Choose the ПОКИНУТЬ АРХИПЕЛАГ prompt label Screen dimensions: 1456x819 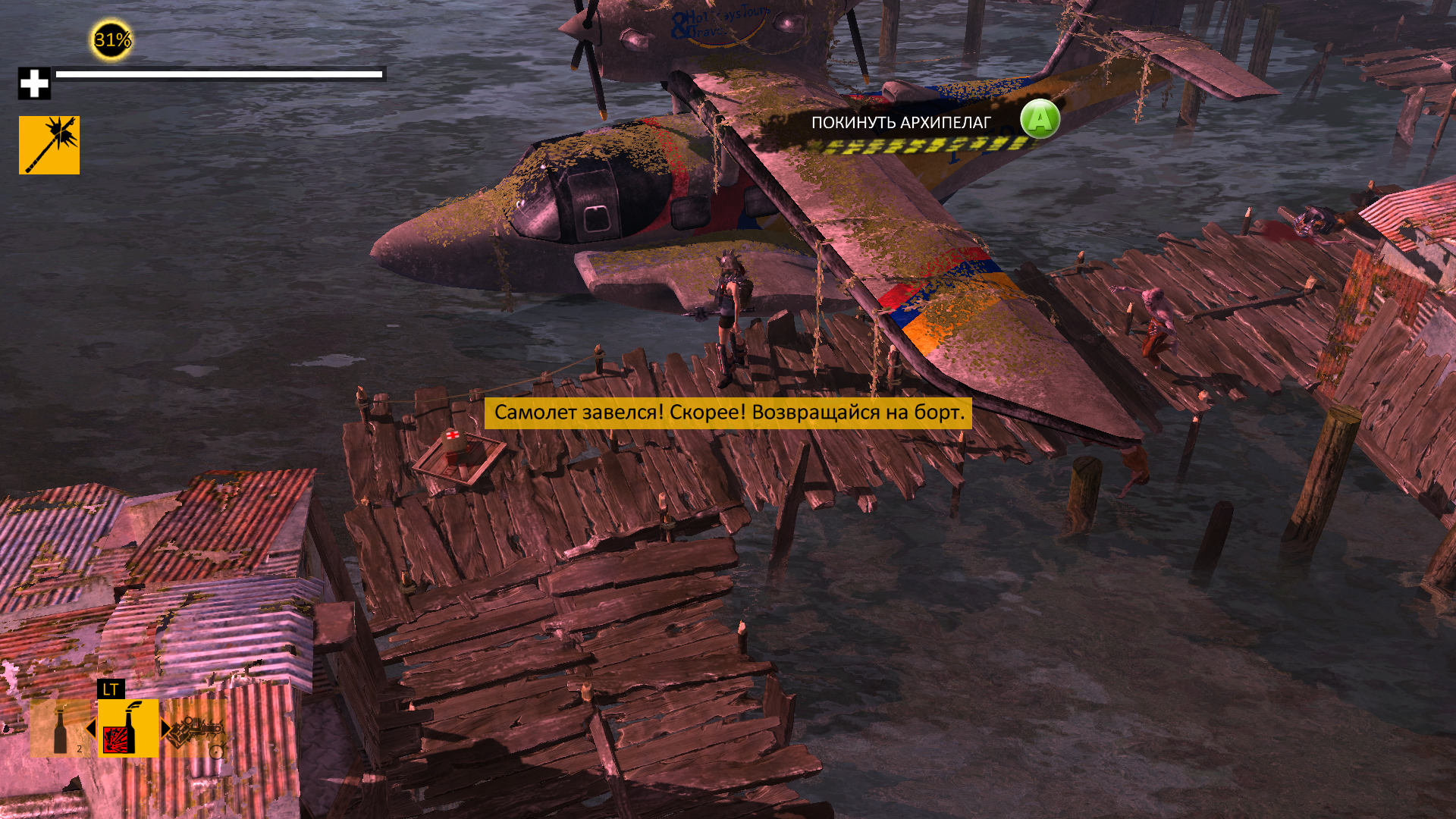coord(901,123)
